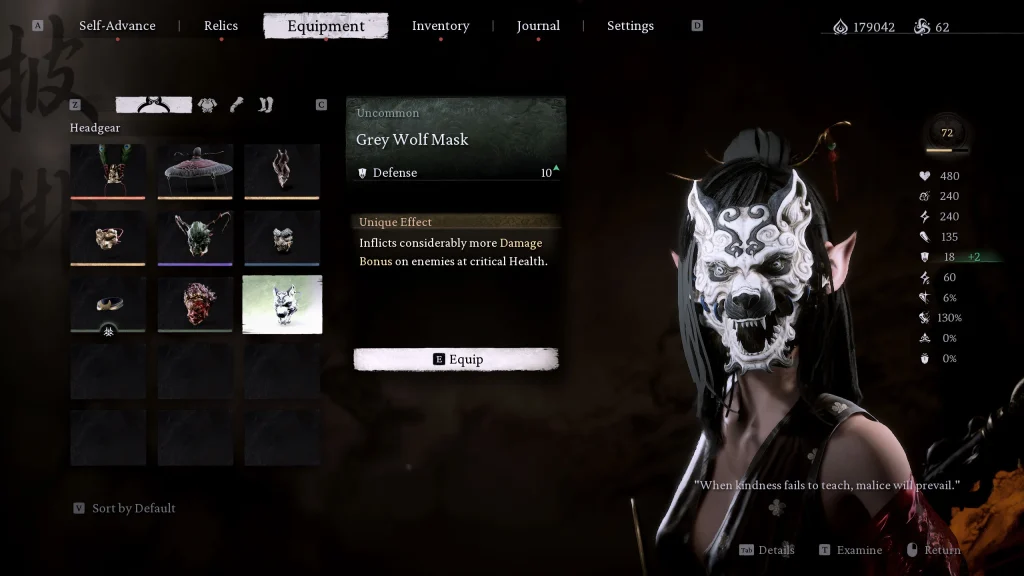The height and width of the screenshot is (576, 1024).
Task: Select the headgear category icon
Action: (x=154, y=104)
